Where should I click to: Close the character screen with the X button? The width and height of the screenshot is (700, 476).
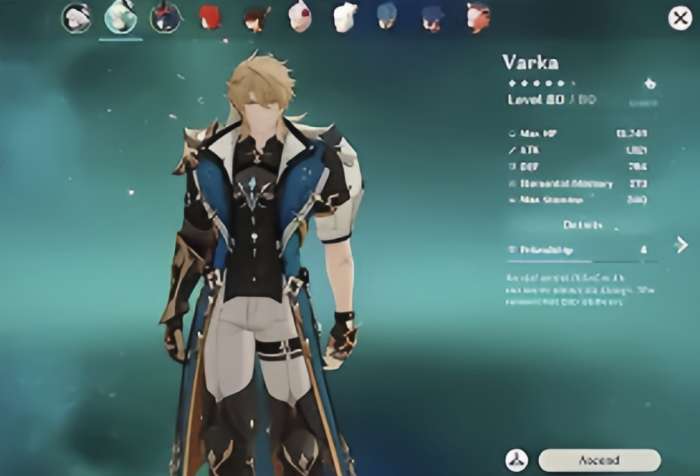pyautogui.click(x=679, y=17)
